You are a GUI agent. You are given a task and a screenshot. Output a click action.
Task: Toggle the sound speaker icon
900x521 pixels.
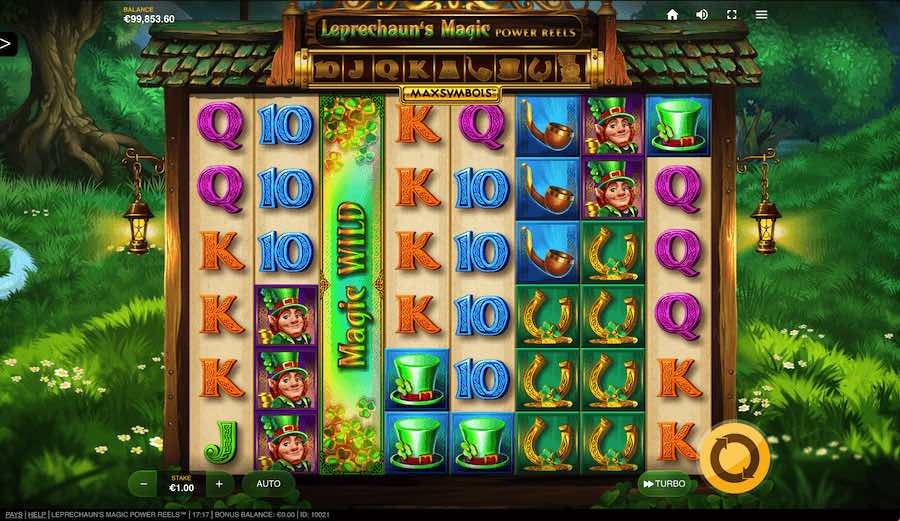coord(702,14)
